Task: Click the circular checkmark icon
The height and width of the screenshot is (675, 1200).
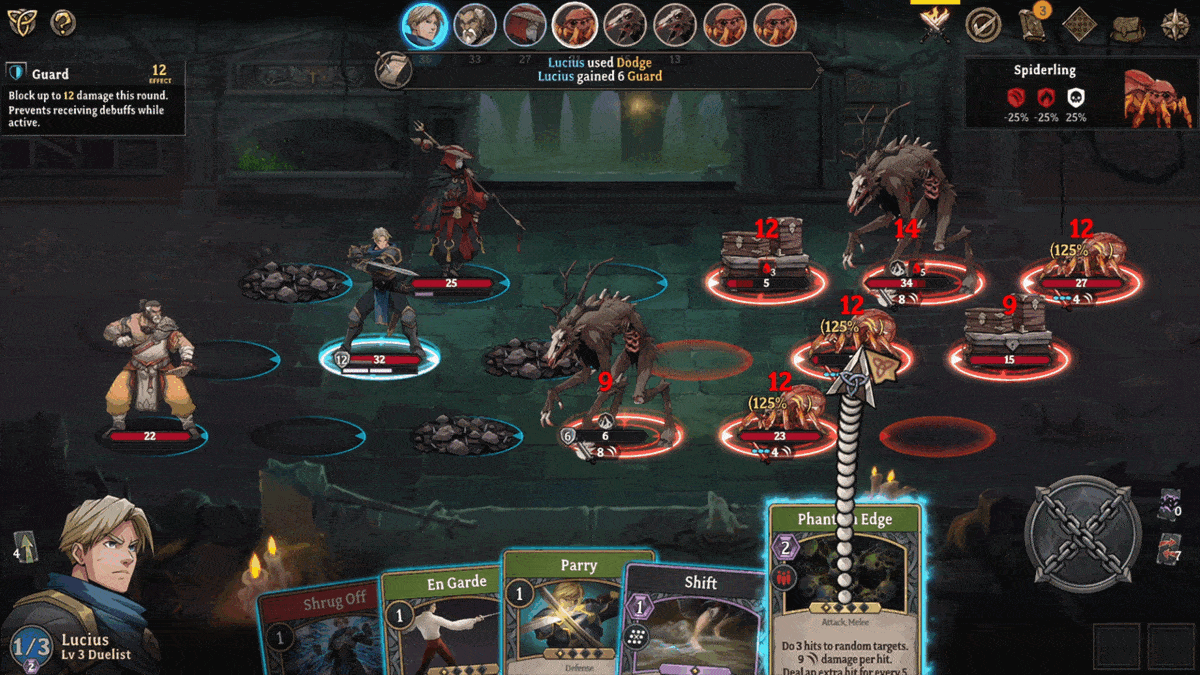Action: pos(984,25)
